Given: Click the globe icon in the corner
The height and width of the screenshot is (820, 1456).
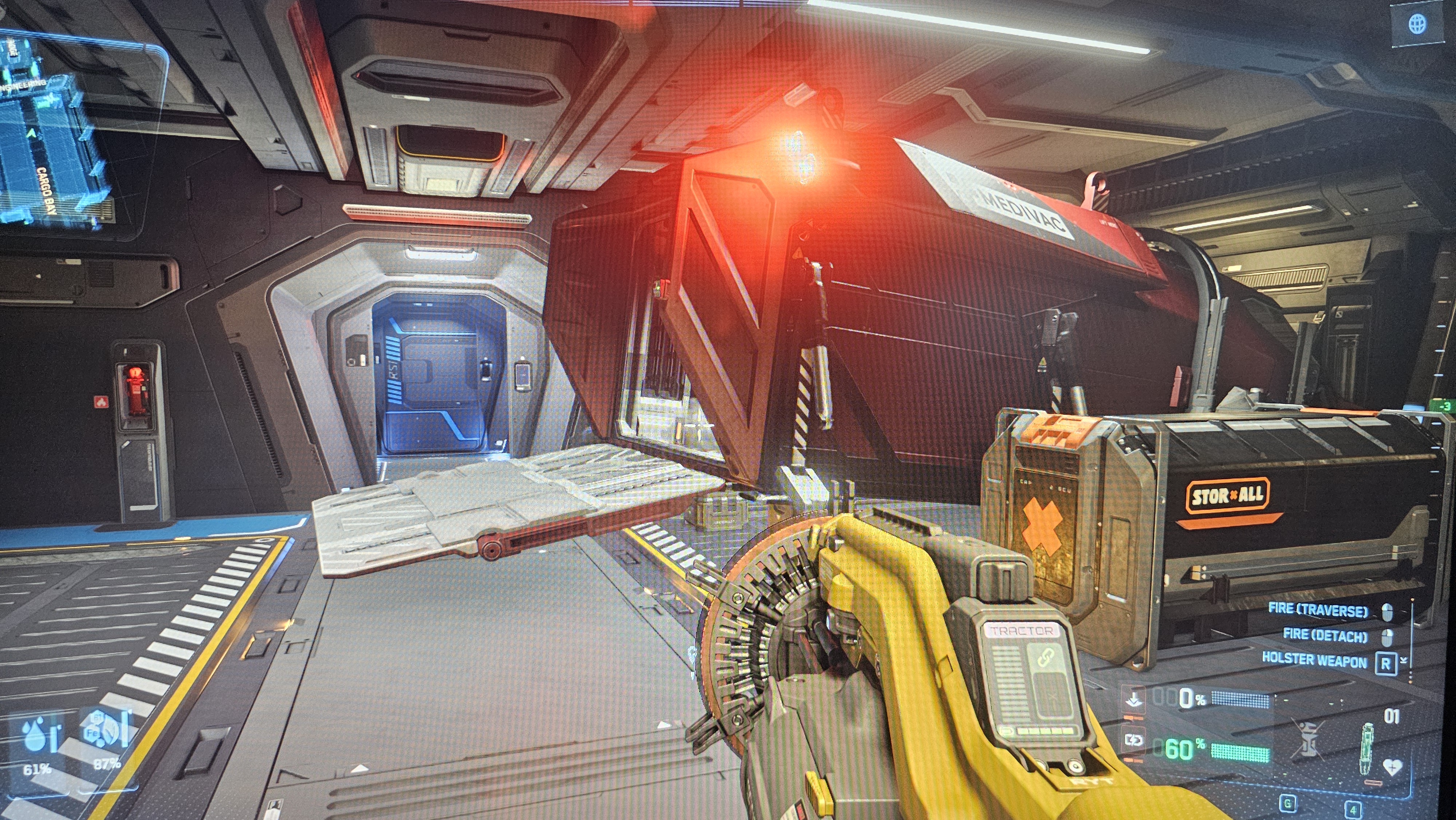Looking at the screenshot, I should [x=1417, y=24].
